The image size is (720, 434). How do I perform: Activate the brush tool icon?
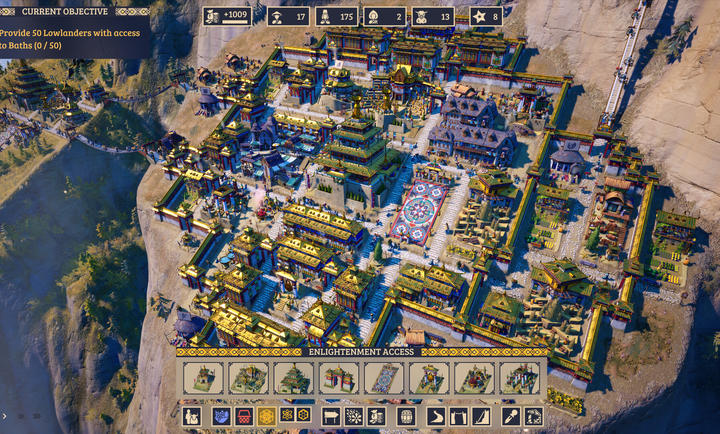pyautogui.click(x=511, y=416)
